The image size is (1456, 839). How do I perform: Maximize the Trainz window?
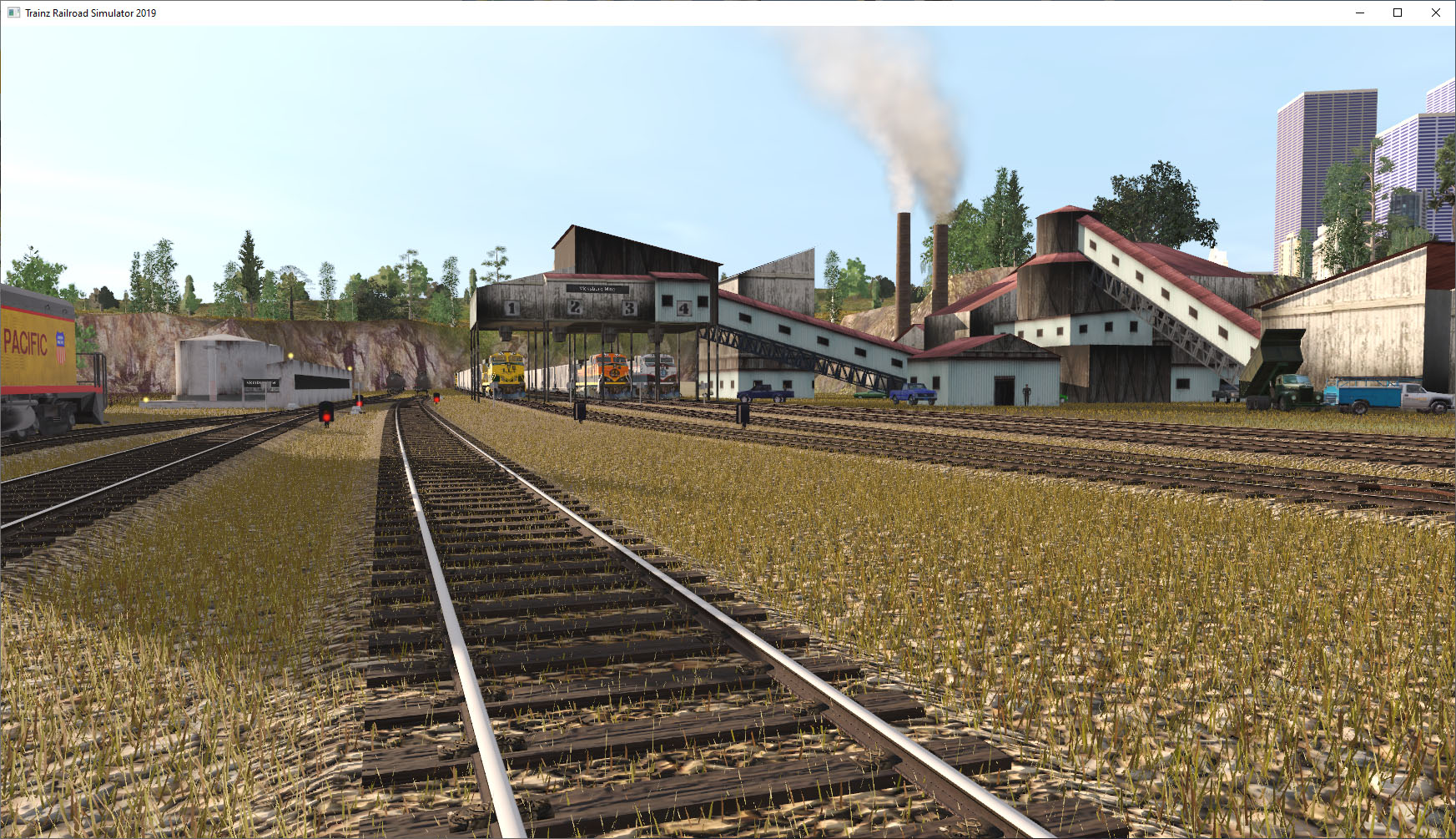pos(1397,13)
